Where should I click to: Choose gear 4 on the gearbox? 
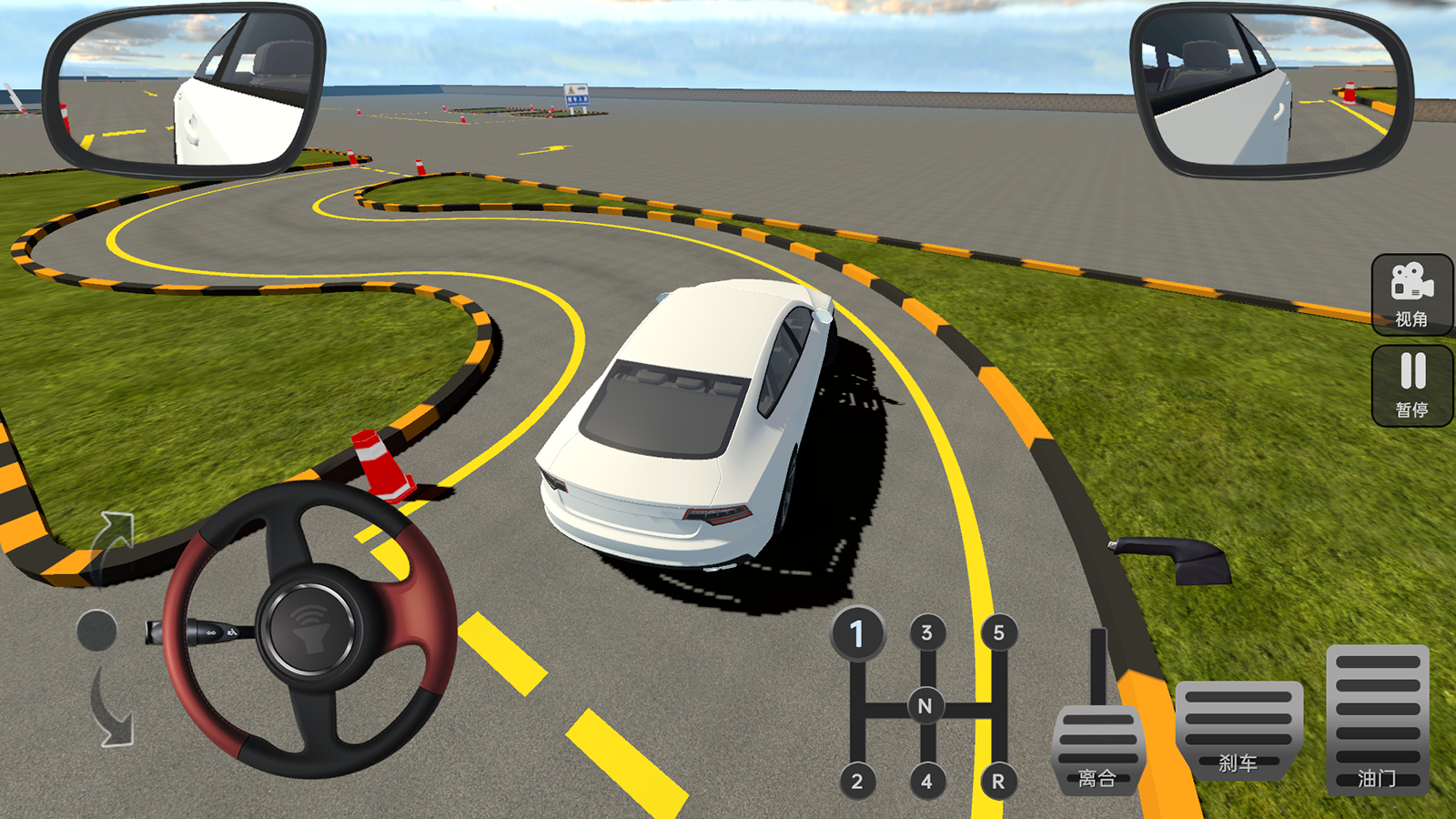(x=926, y=781)
